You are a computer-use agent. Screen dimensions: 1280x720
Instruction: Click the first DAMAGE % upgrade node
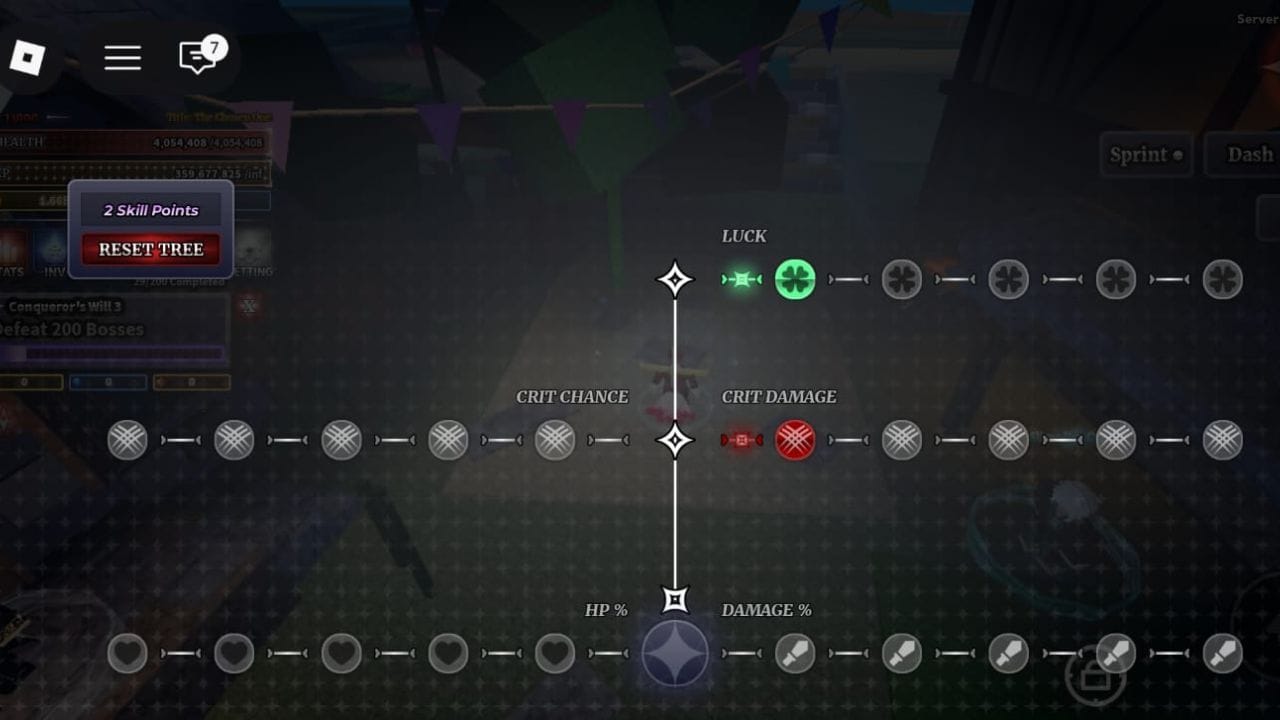[794, 653]
